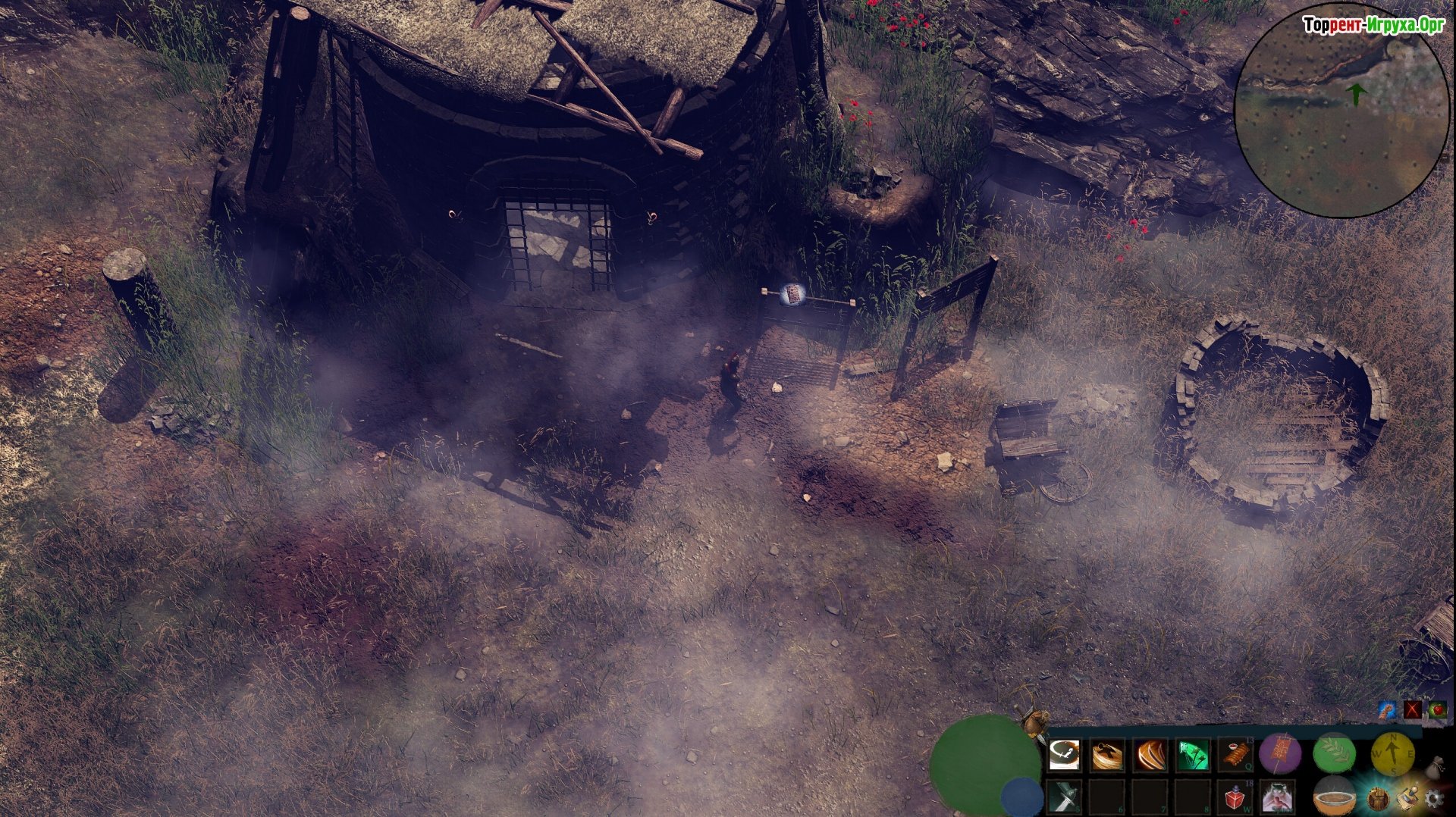
Task: Click the yellow compass button
Action: pyautogui.click(x=1392, y=754)
